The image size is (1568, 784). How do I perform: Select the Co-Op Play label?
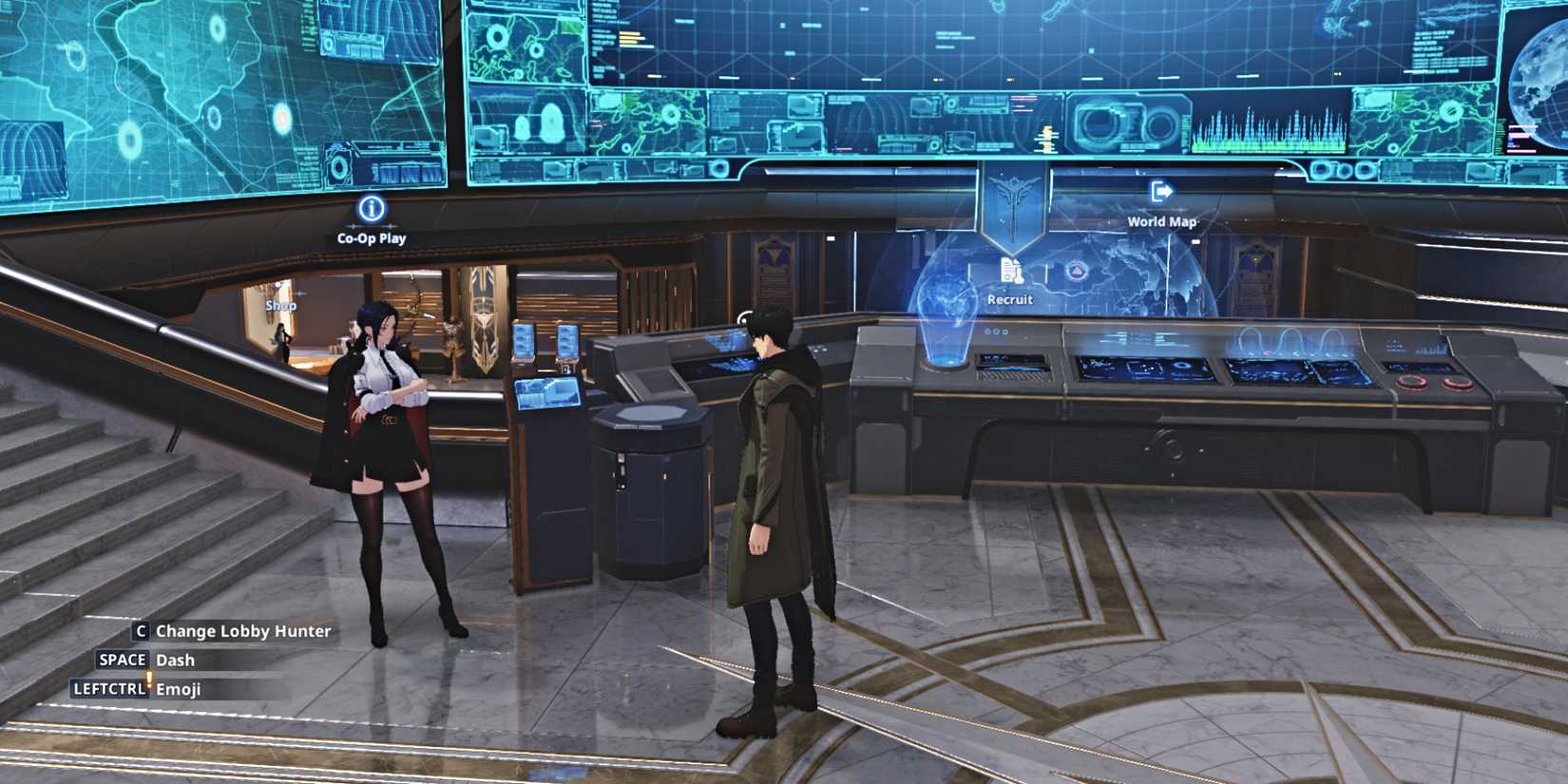pyautogui.click(x=372, y=238)
